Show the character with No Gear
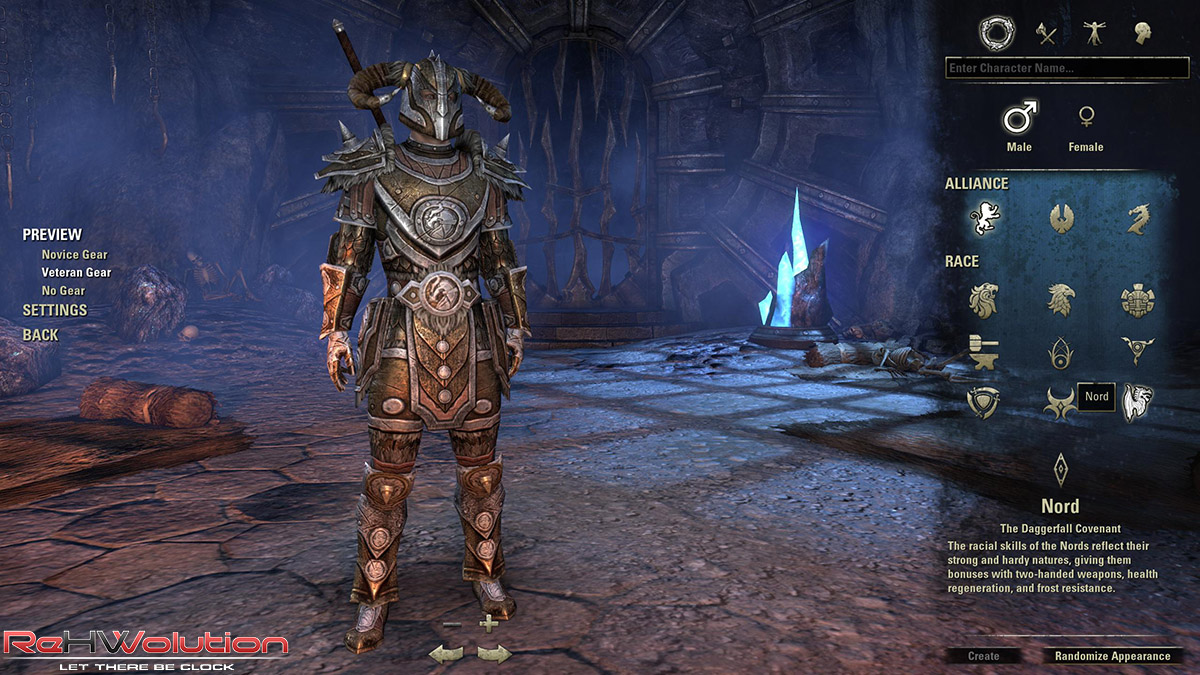This screenshot has width=1200, height=675. click(63, 291)
